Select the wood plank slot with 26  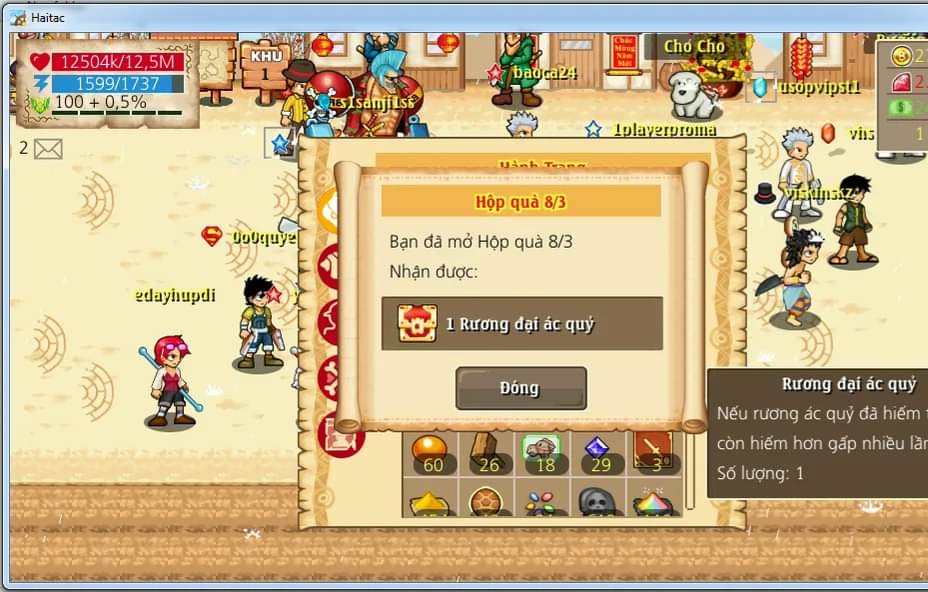[x=487, y=451]
